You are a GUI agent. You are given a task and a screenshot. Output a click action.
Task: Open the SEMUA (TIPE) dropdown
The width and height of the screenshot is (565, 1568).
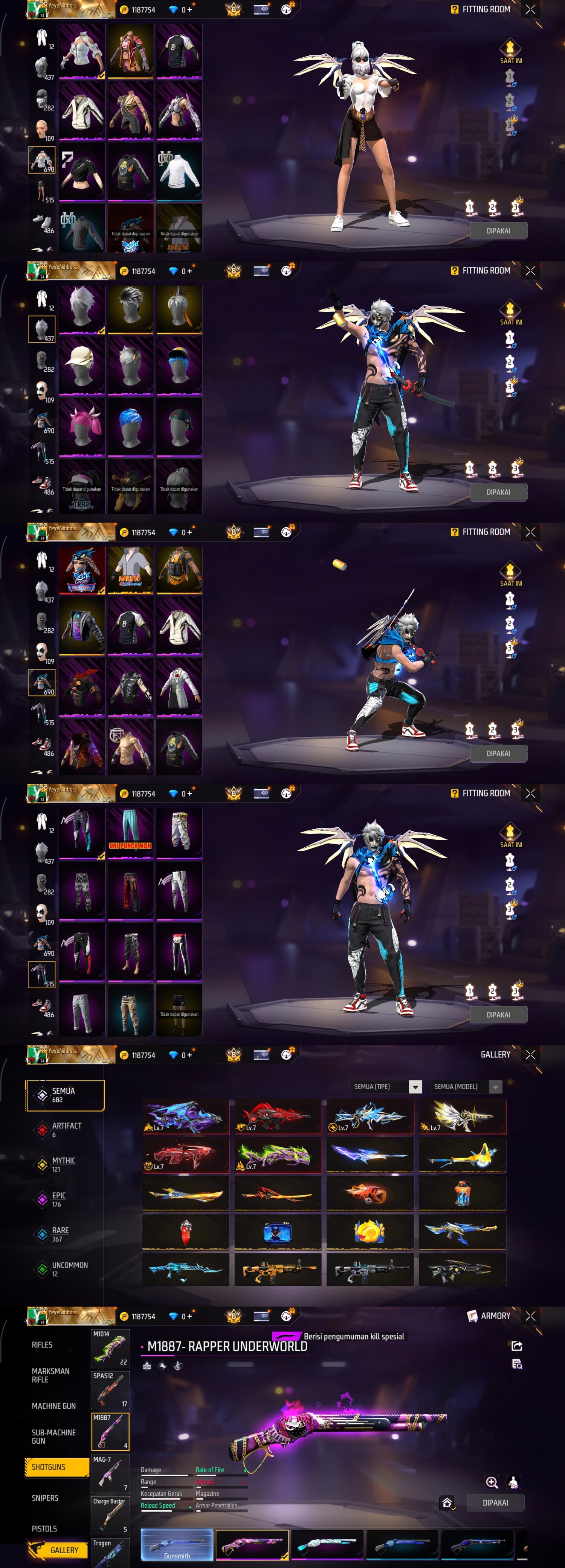[387, 1087]
